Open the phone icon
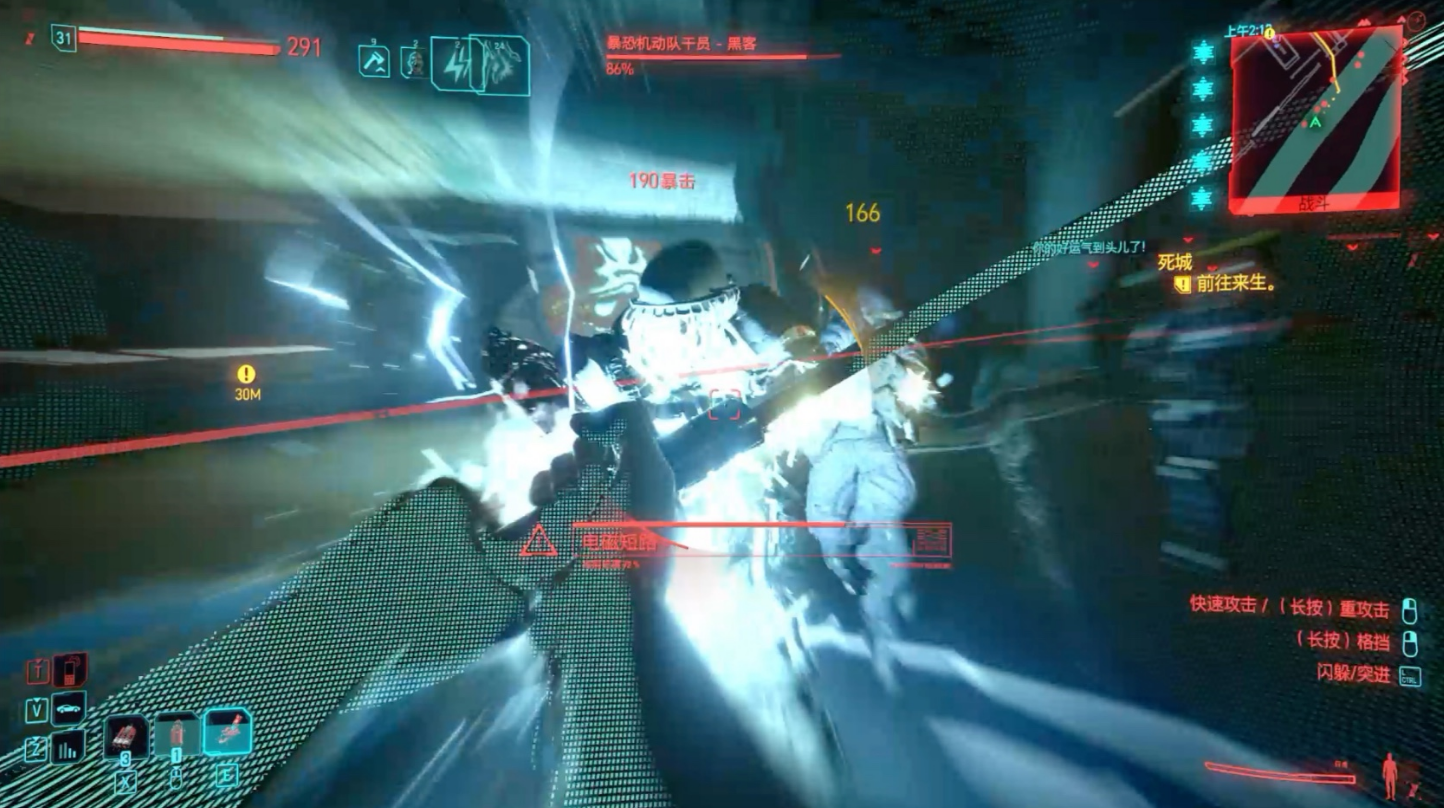1444x808 pixels. (69, 669)
